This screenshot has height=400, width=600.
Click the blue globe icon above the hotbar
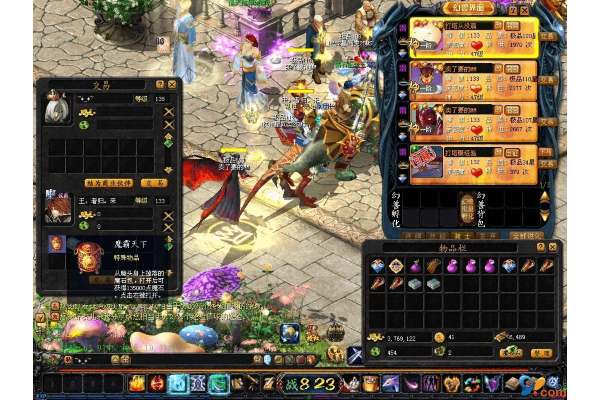289,333
